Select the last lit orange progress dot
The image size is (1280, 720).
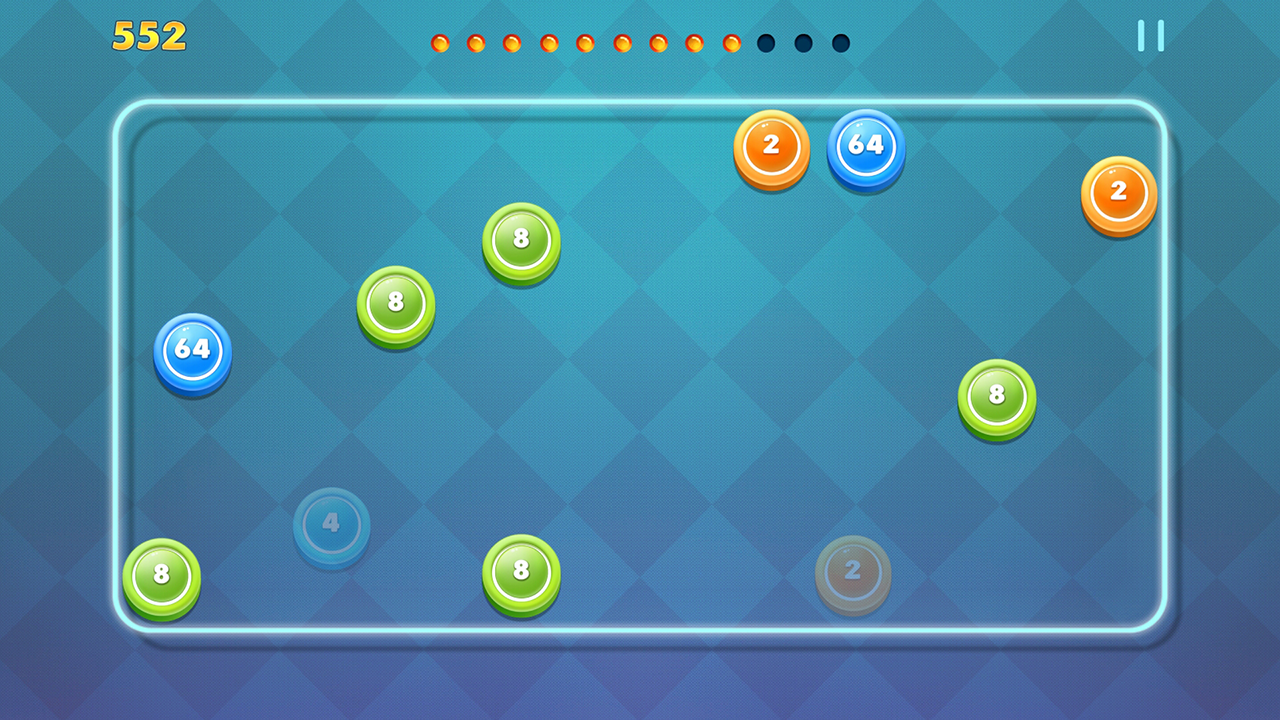click(x=733, y=43)
